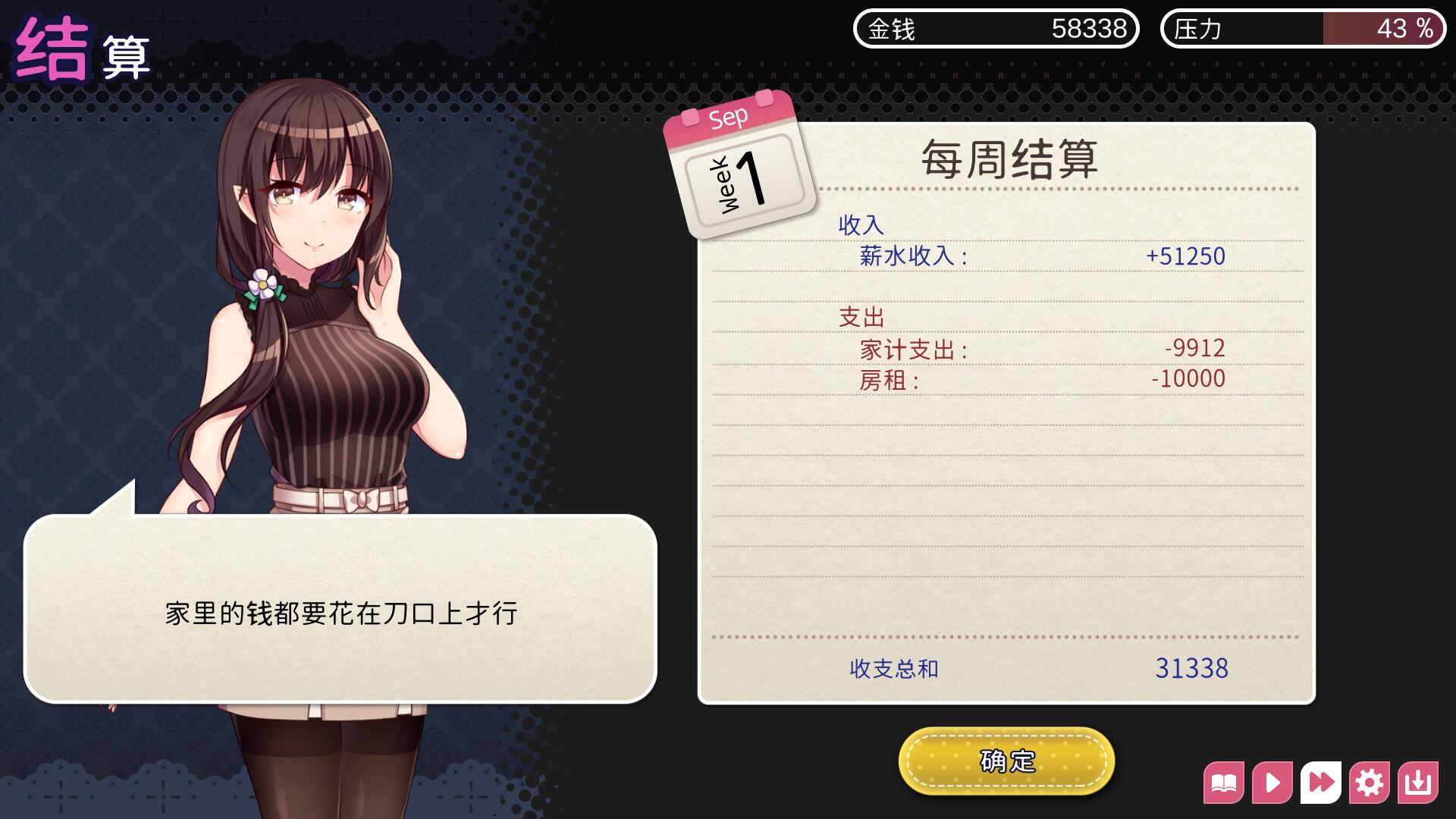This screenshot has width=1456, height=819.
Task: Click the save download-arrow icon
Action: coord(1418,783)
